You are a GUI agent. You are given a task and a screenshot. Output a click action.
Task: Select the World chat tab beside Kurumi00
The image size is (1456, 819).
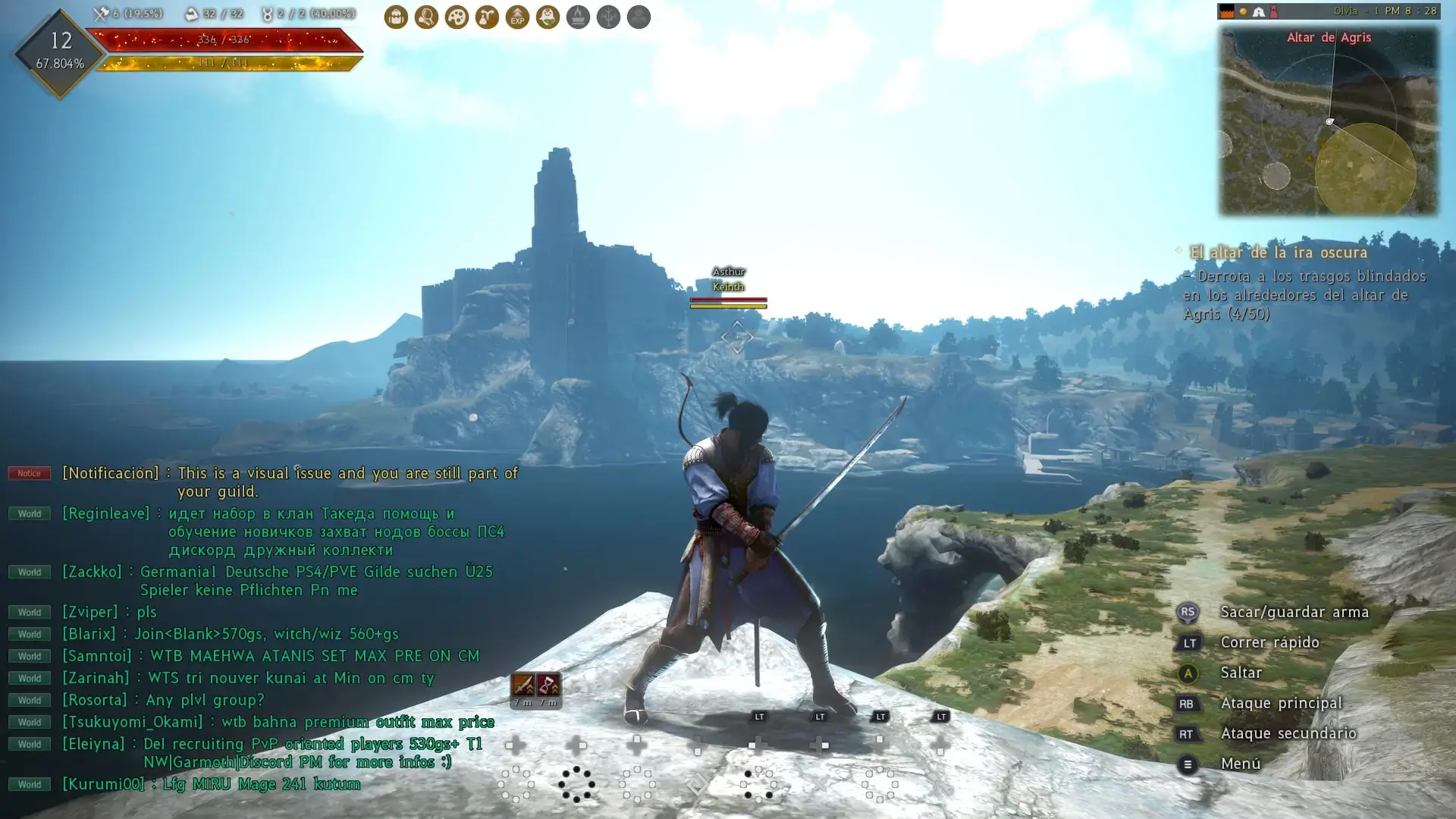tap(28, 784)
